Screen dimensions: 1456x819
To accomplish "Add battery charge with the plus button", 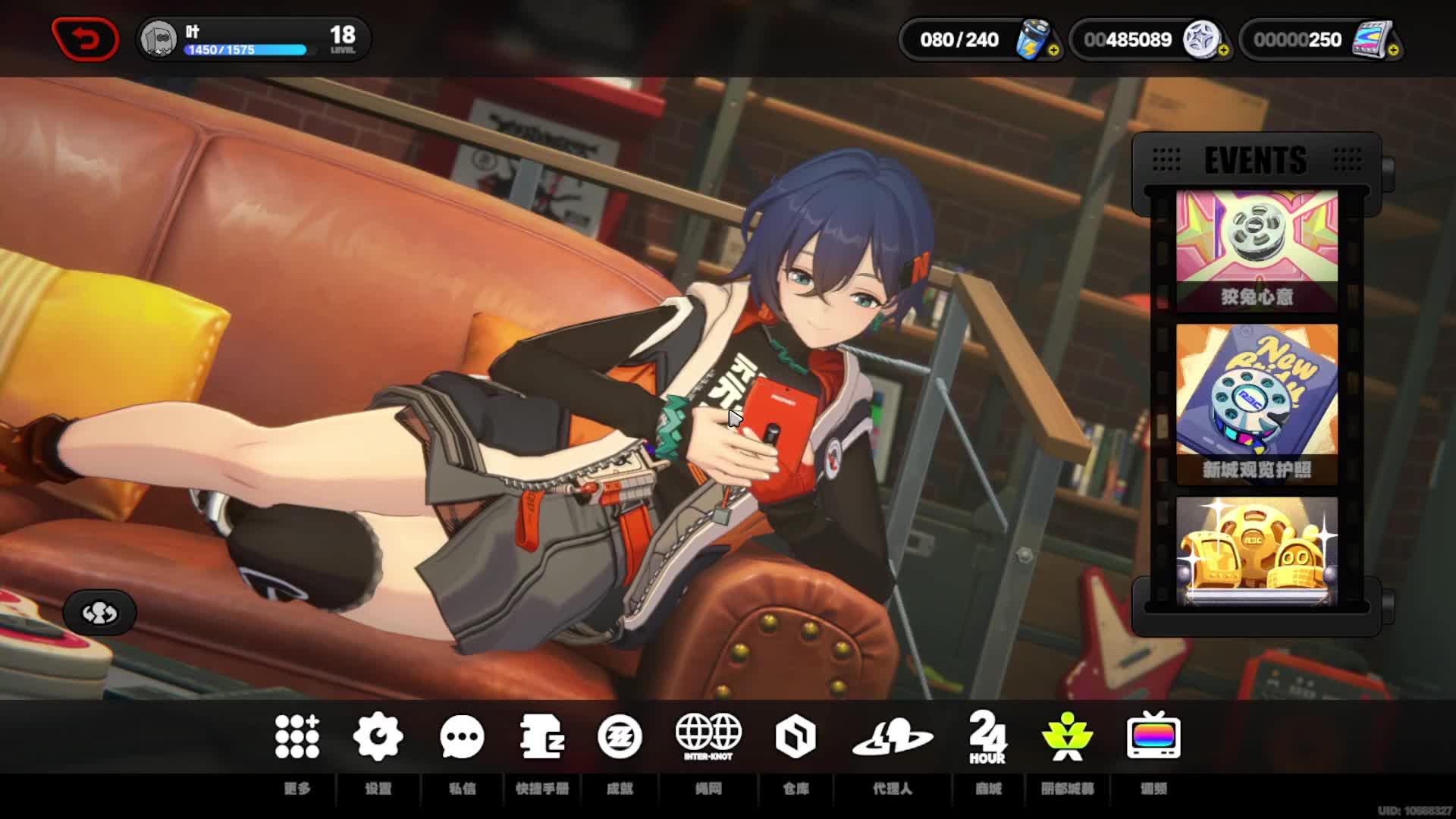I will (x=1054, y=51).
